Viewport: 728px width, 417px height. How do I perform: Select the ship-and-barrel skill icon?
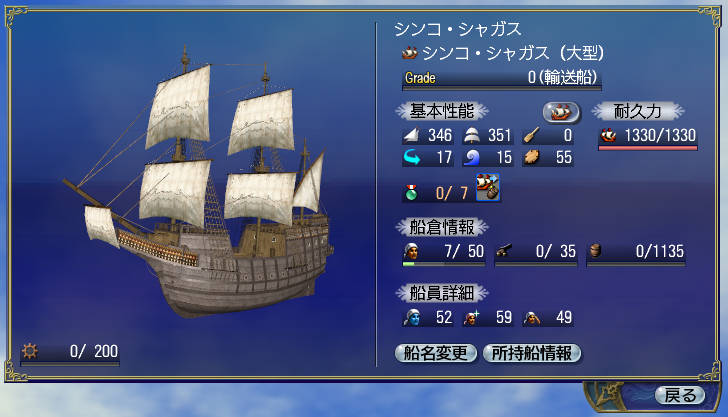pos(489,188)
